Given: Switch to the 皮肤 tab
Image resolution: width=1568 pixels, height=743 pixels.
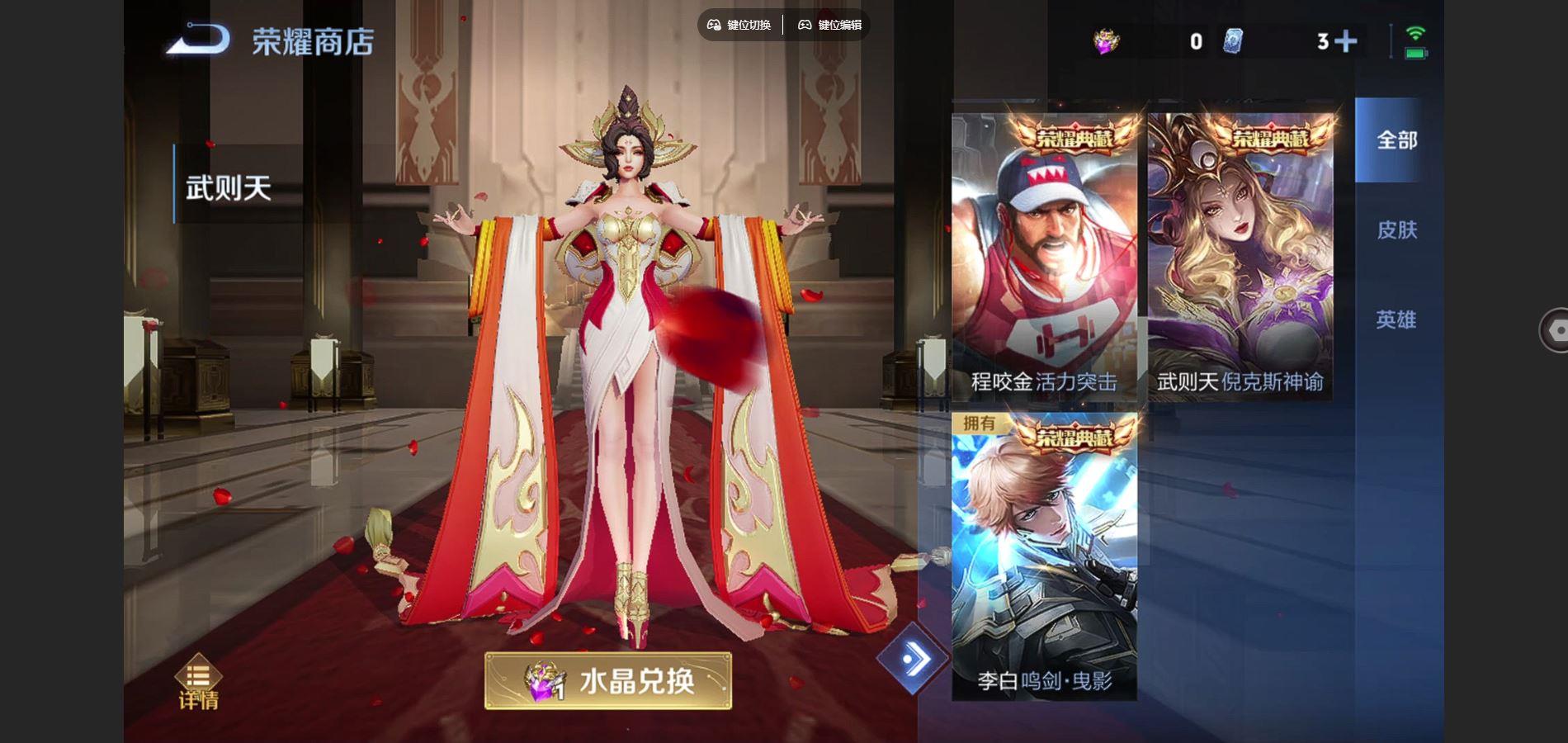Looking at the screenshot, I should (1396, 230).
